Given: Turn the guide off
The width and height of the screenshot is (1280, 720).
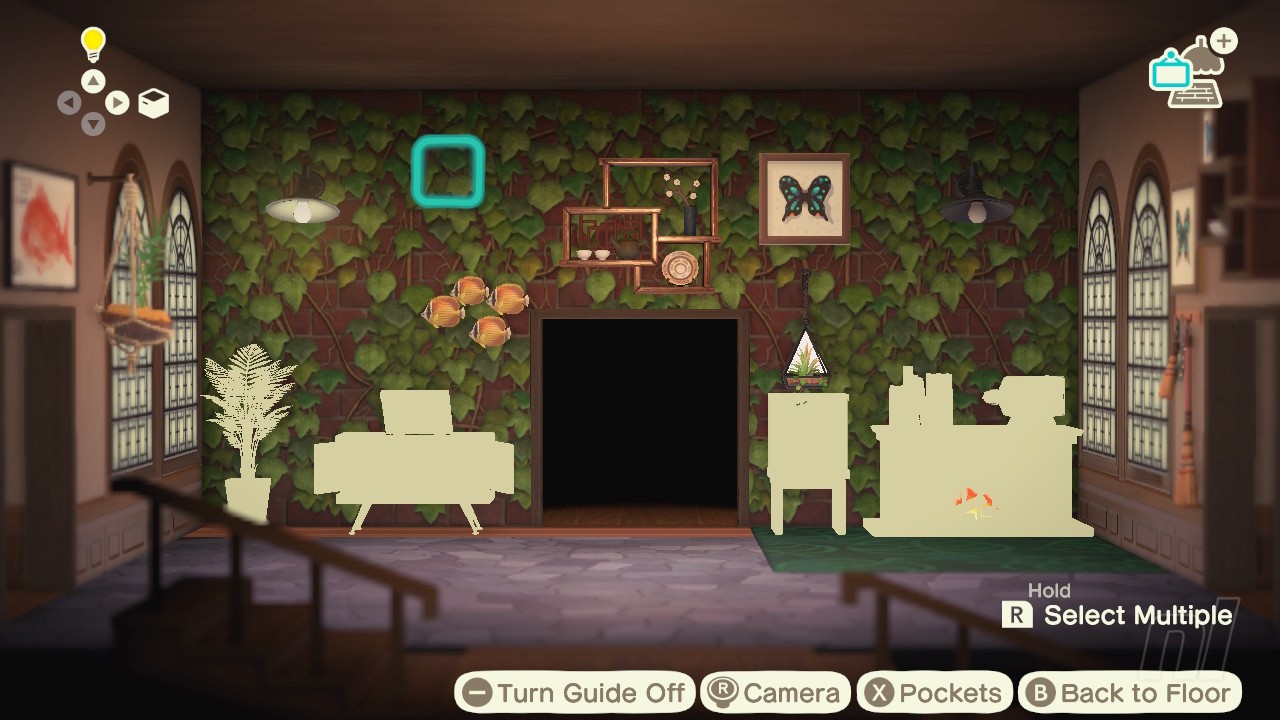Looking at the screenshot, I should click(575, 691).
